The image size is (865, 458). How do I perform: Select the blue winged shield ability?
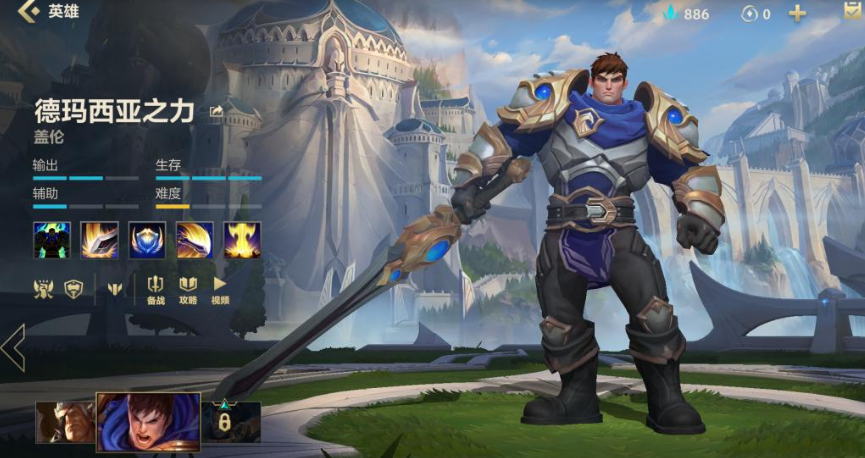[x=147, y=240]
